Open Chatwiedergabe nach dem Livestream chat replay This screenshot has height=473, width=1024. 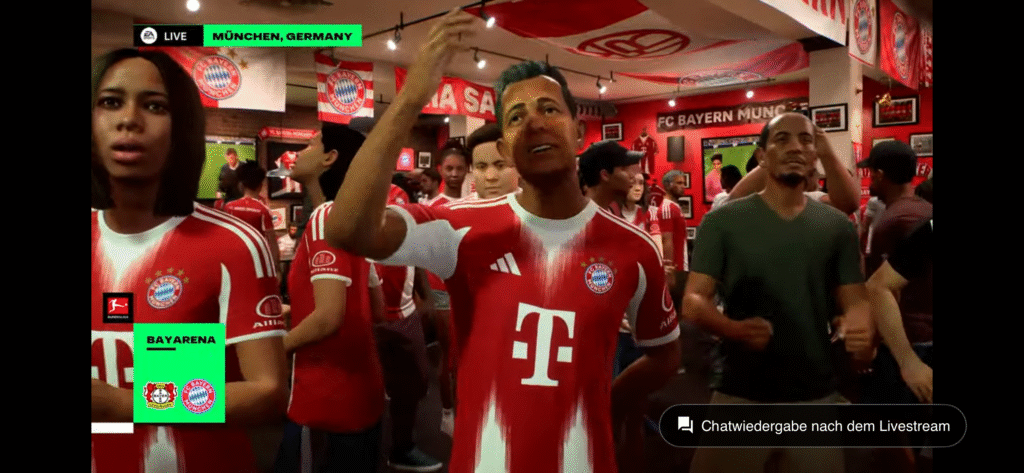[812, 426]
